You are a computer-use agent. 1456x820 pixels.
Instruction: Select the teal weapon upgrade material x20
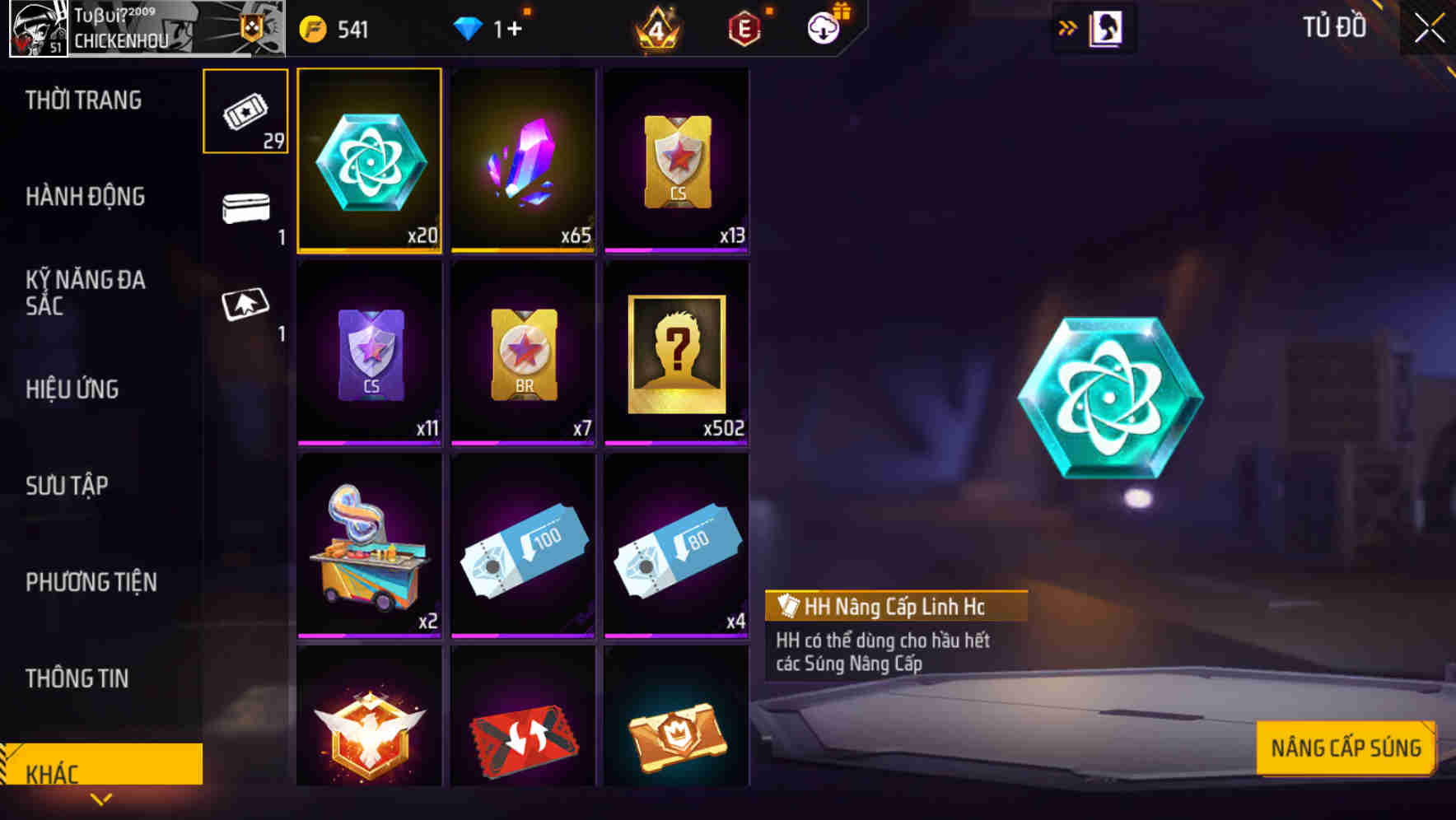(369, 161)
